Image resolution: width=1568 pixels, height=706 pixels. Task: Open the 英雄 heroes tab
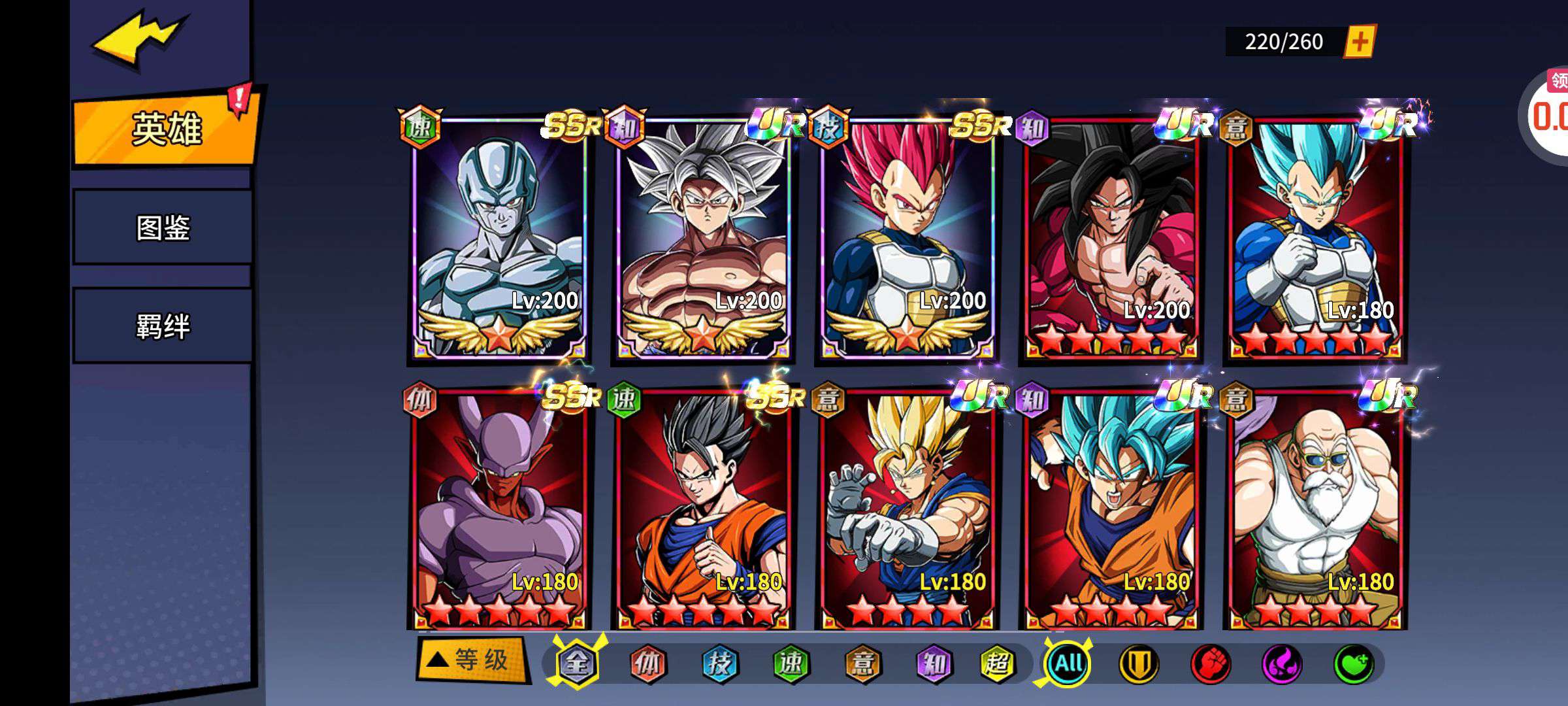coord(166,129)
